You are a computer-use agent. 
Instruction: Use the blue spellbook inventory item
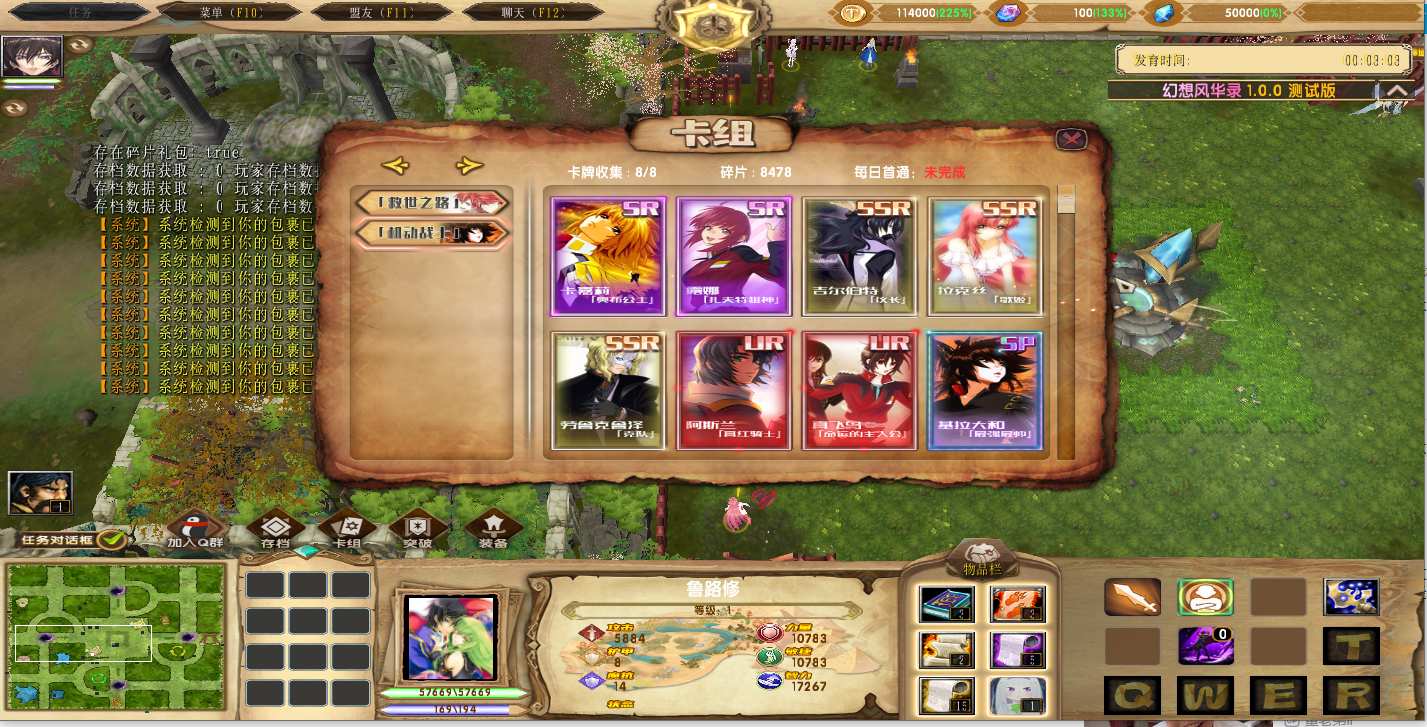pos(945,603)
